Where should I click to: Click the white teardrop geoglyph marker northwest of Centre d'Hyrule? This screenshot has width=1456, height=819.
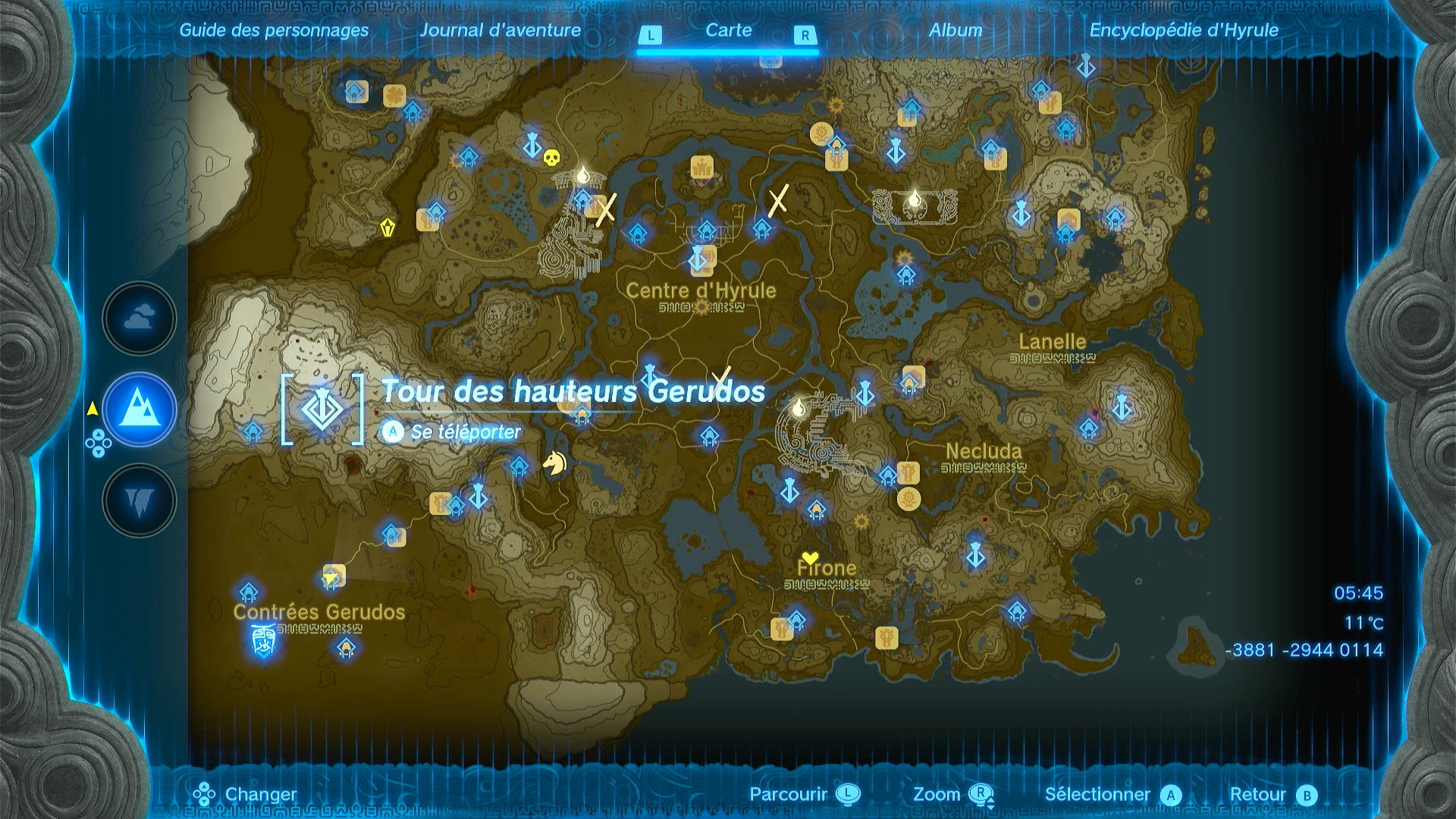tap(582, 174)
